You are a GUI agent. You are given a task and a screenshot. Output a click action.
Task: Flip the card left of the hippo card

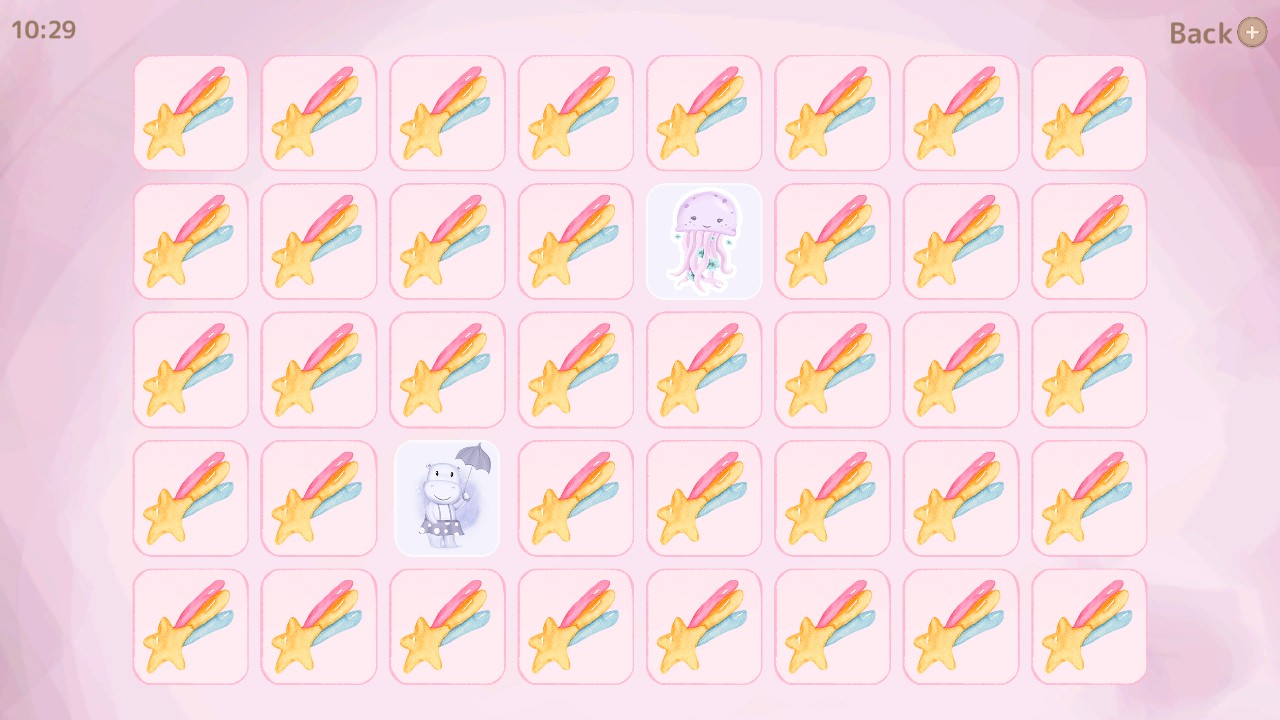click(x=318, y=497)
